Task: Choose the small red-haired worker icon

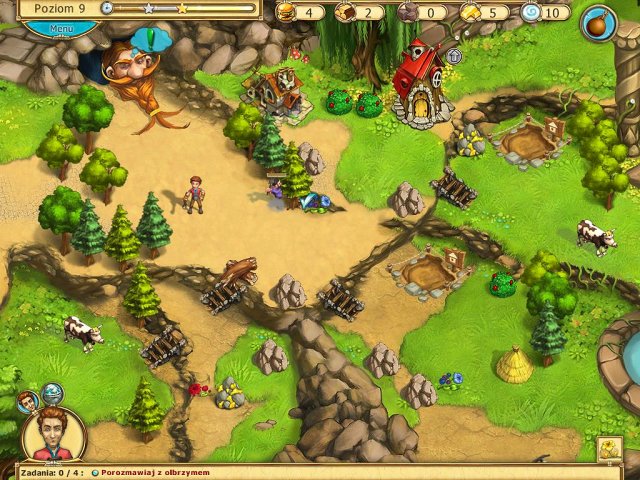Action: tap(27, 401)
